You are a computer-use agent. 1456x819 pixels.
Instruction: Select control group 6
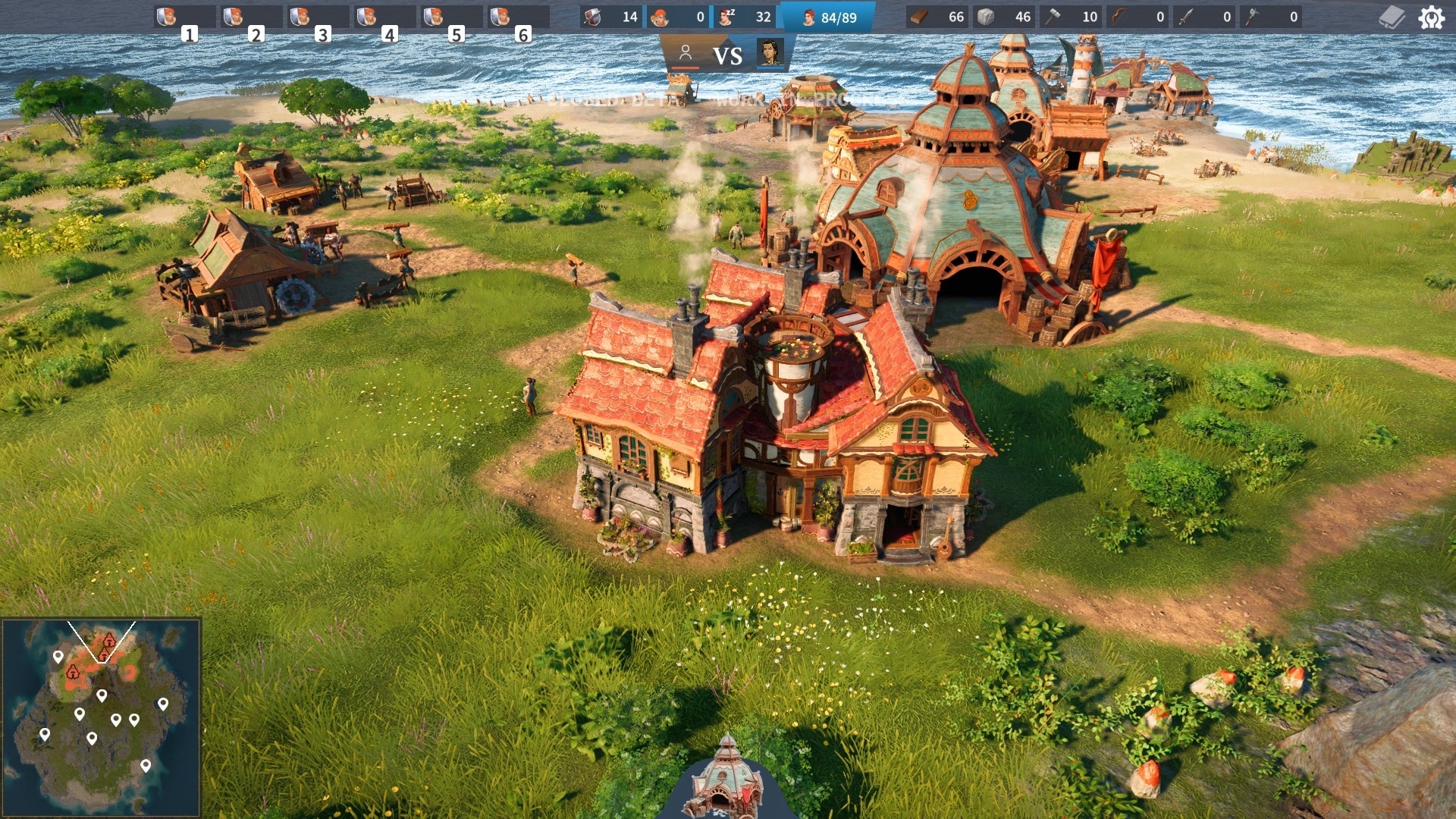(518, 17)
